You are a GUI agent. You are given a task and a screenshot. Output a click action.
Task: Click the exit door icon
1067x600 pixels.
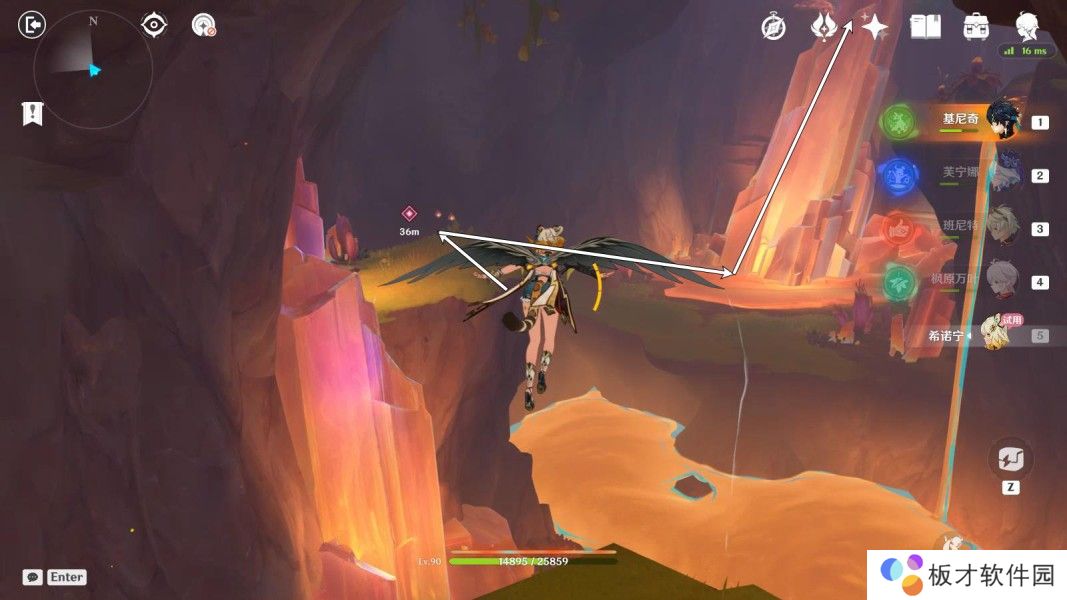[33, 25]
